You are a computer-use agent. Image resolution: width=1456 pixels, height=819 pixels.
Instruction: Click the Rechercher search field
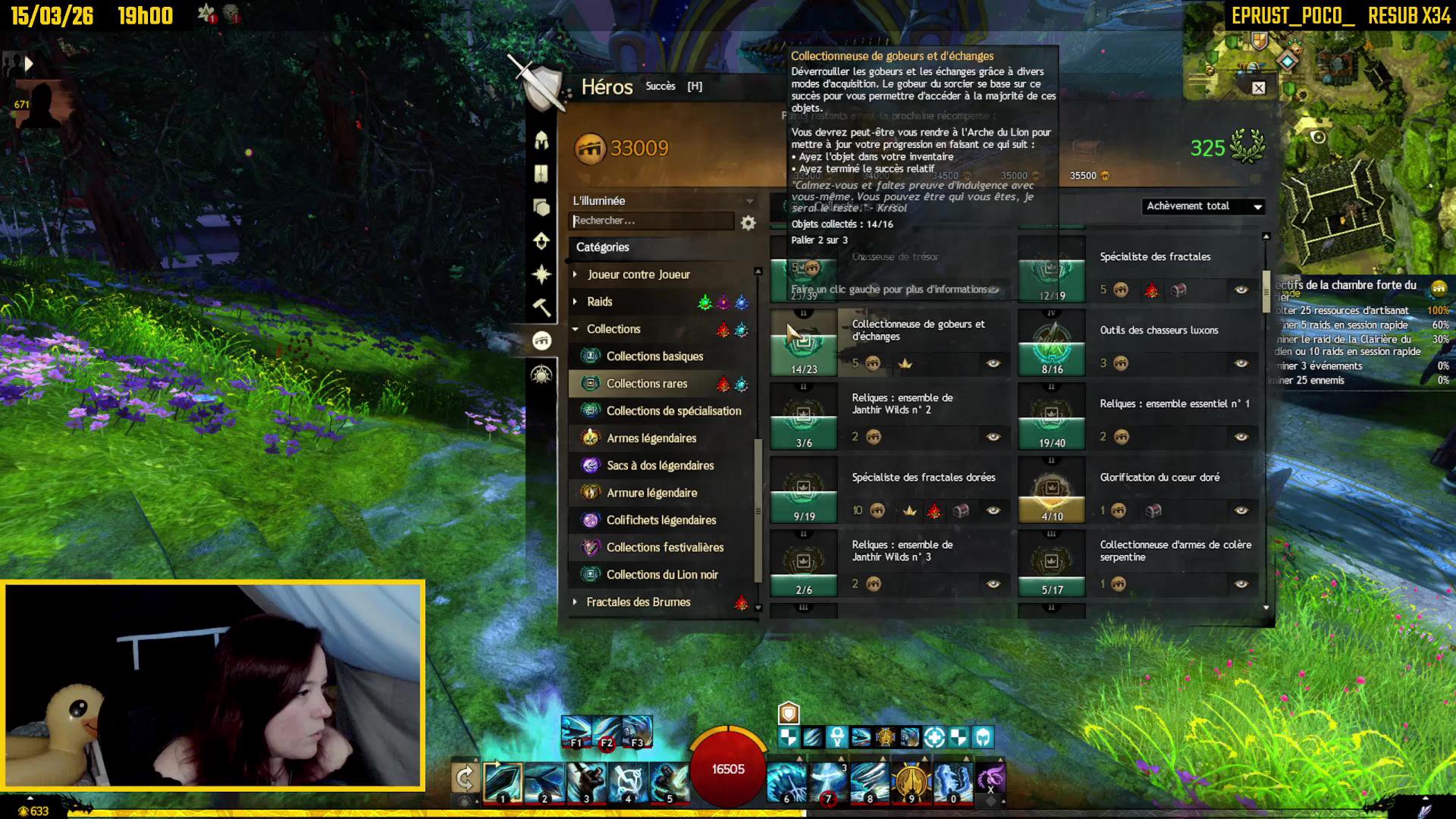point(651,221)
